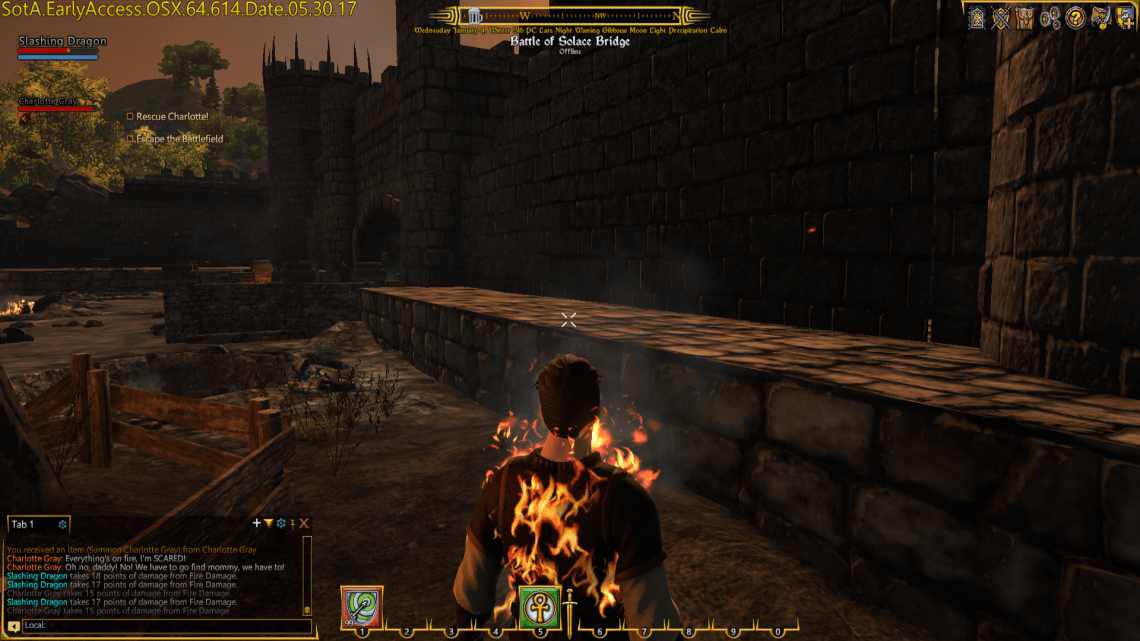
Task: Close the chat window
Action: (304, 523)
